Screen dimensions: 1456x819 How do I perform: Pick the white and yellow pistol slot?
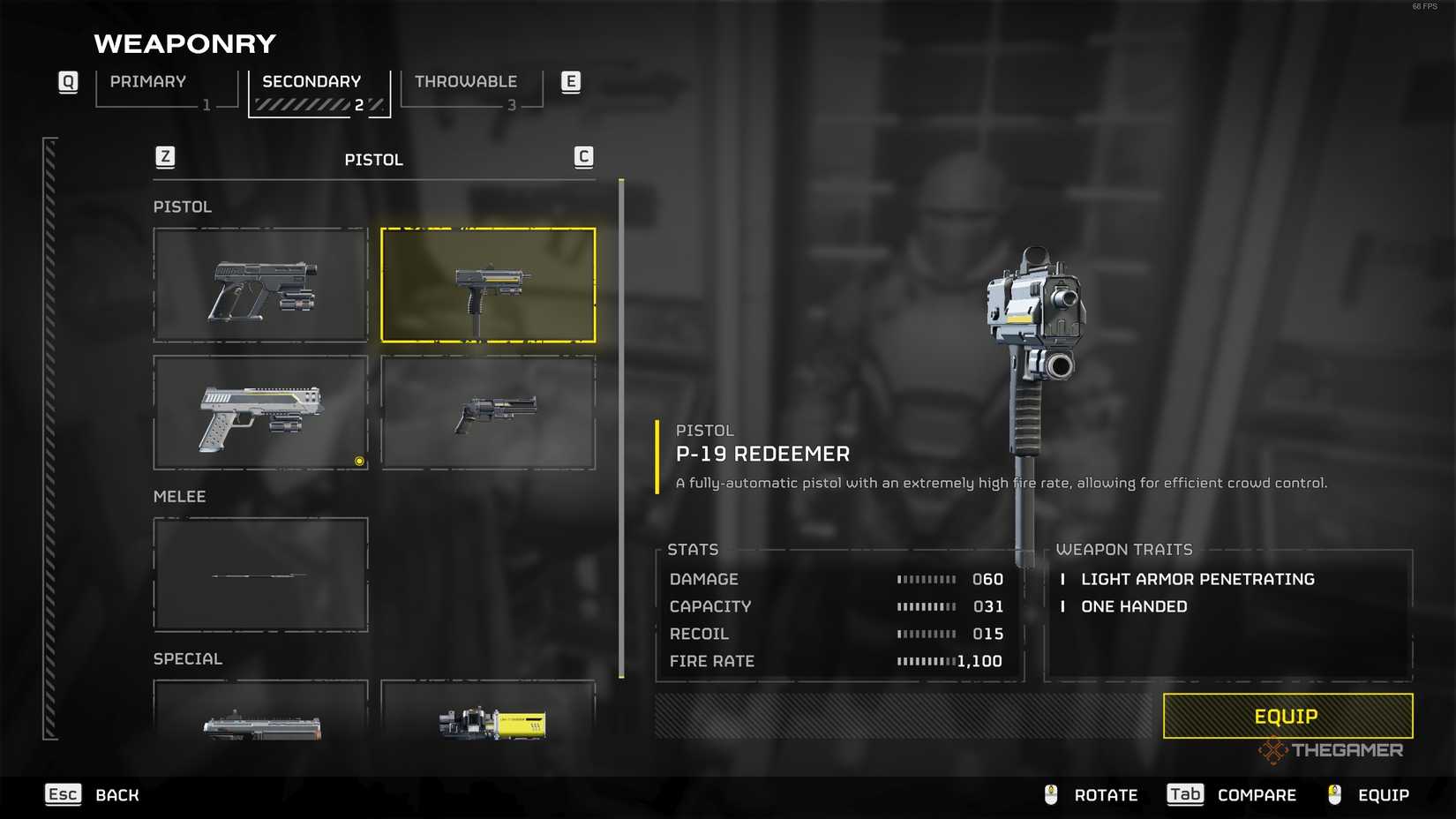point(260,413)
